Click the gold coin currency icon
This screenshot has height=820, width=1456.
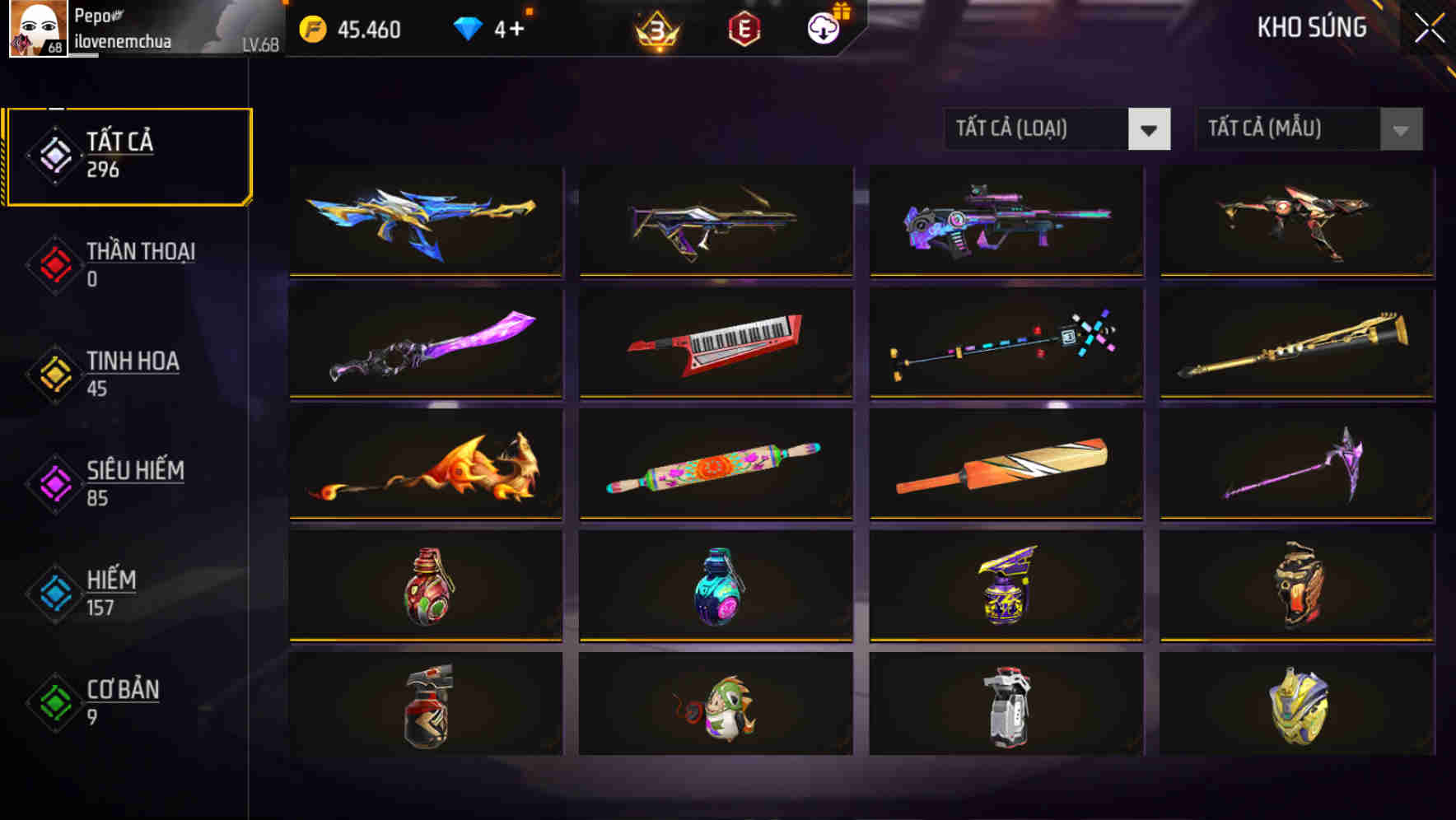click(311, 30)
